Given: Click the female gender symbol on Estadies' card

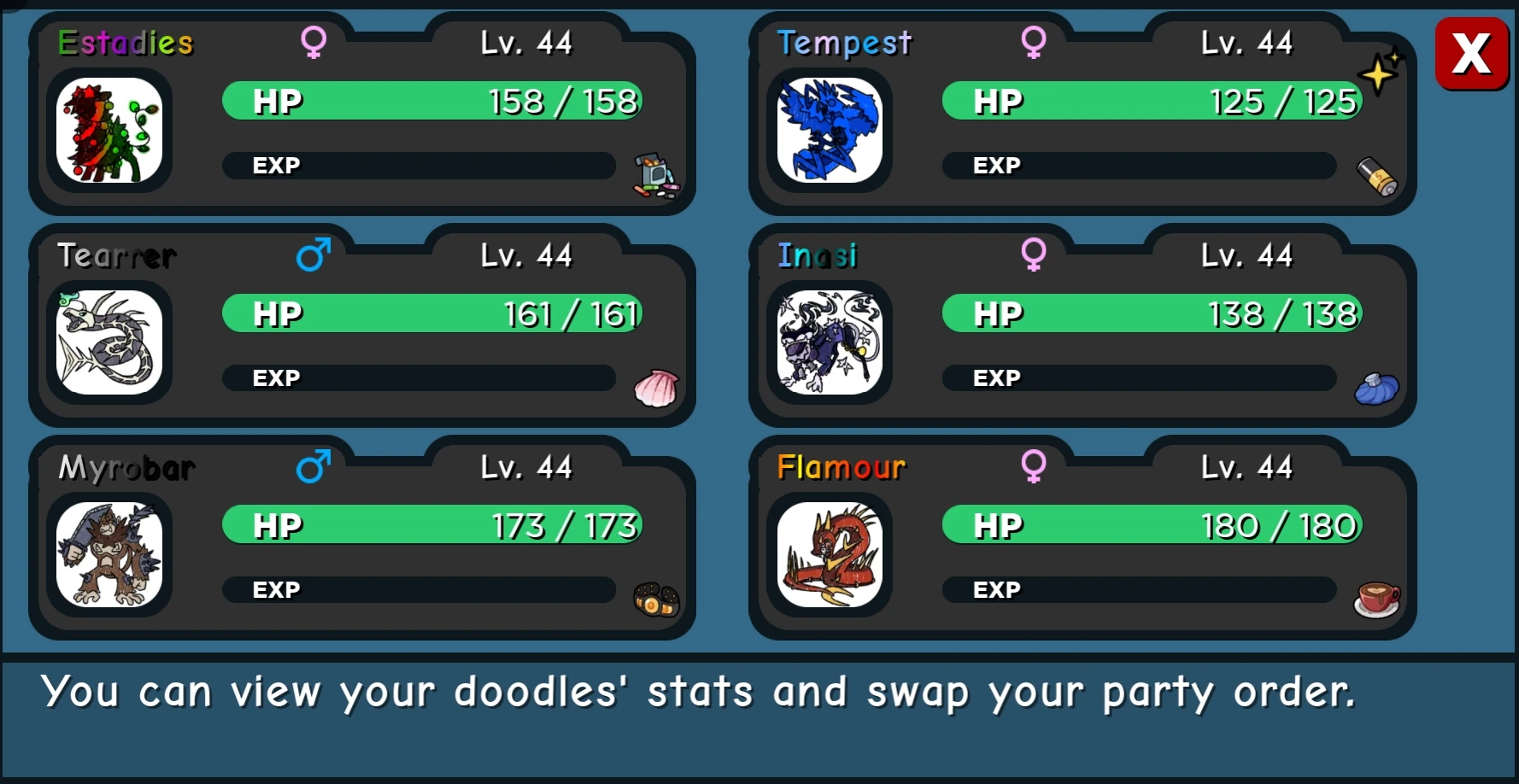Looking at the screenshot, I should (x=314, y=43).
